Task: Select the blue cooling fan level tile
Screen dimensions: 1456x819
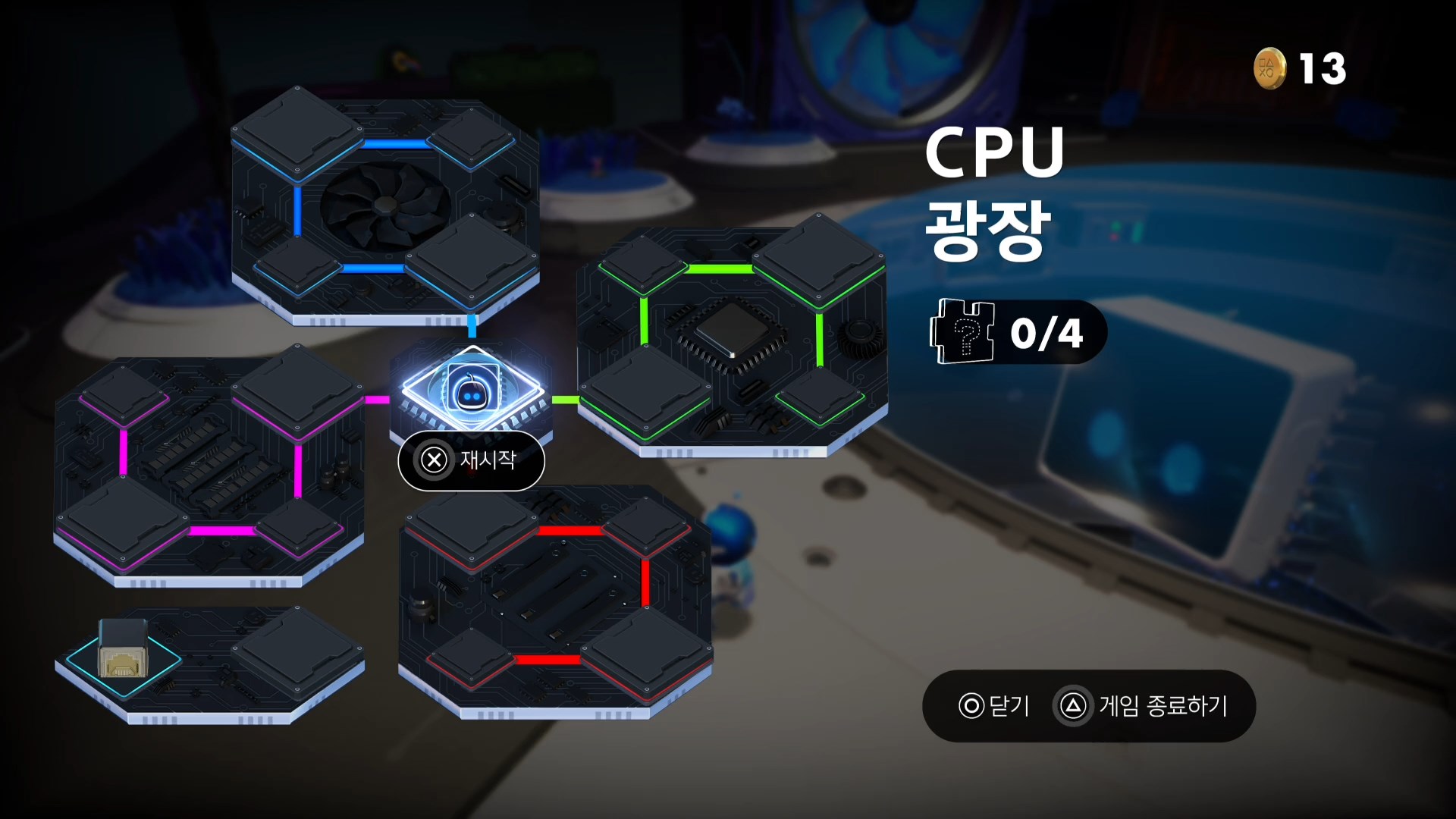Action: [387, 205]
